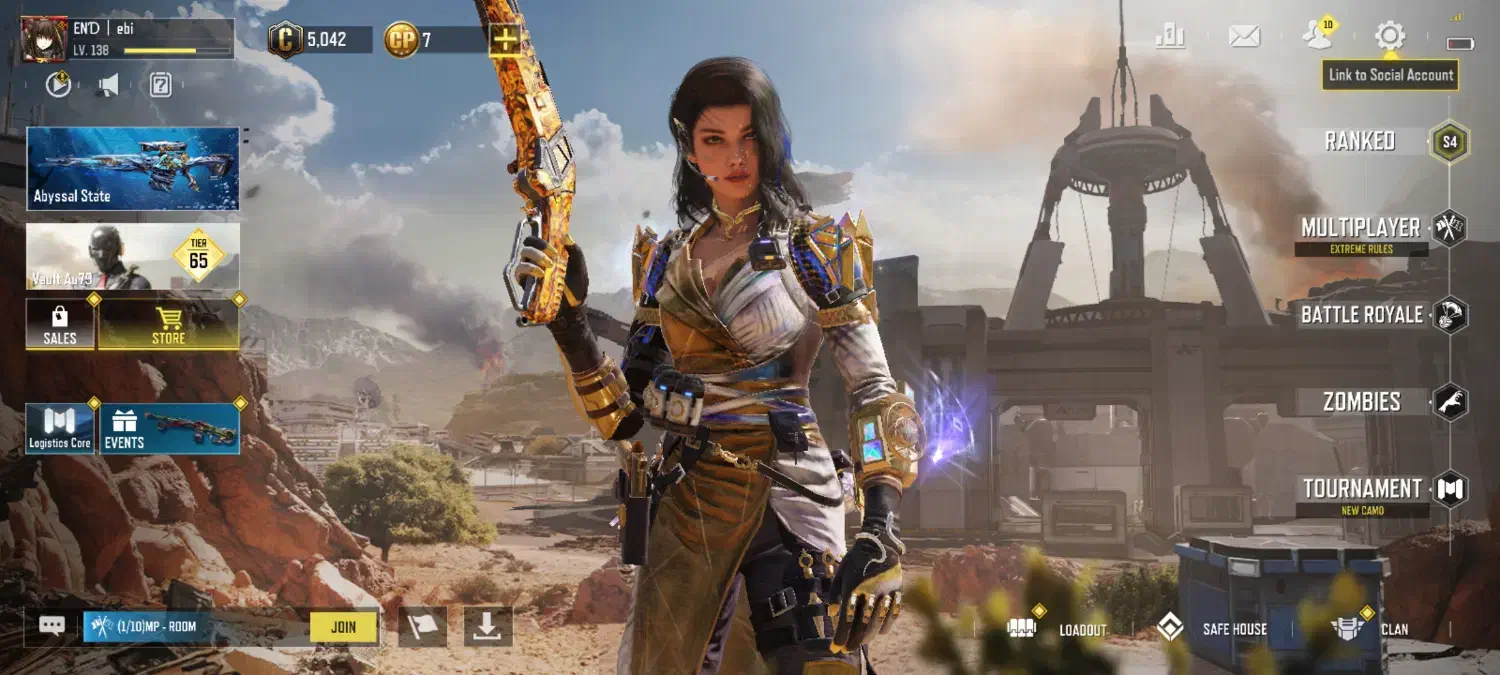Open the friends list icon
Screen dimensions: 1500x675
(1317, 37)
